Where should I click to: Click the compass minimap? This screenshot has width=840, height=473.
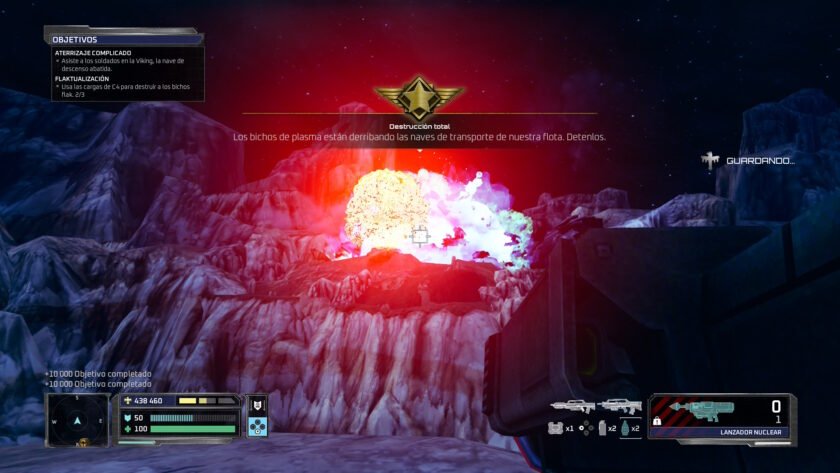(77, 419)
